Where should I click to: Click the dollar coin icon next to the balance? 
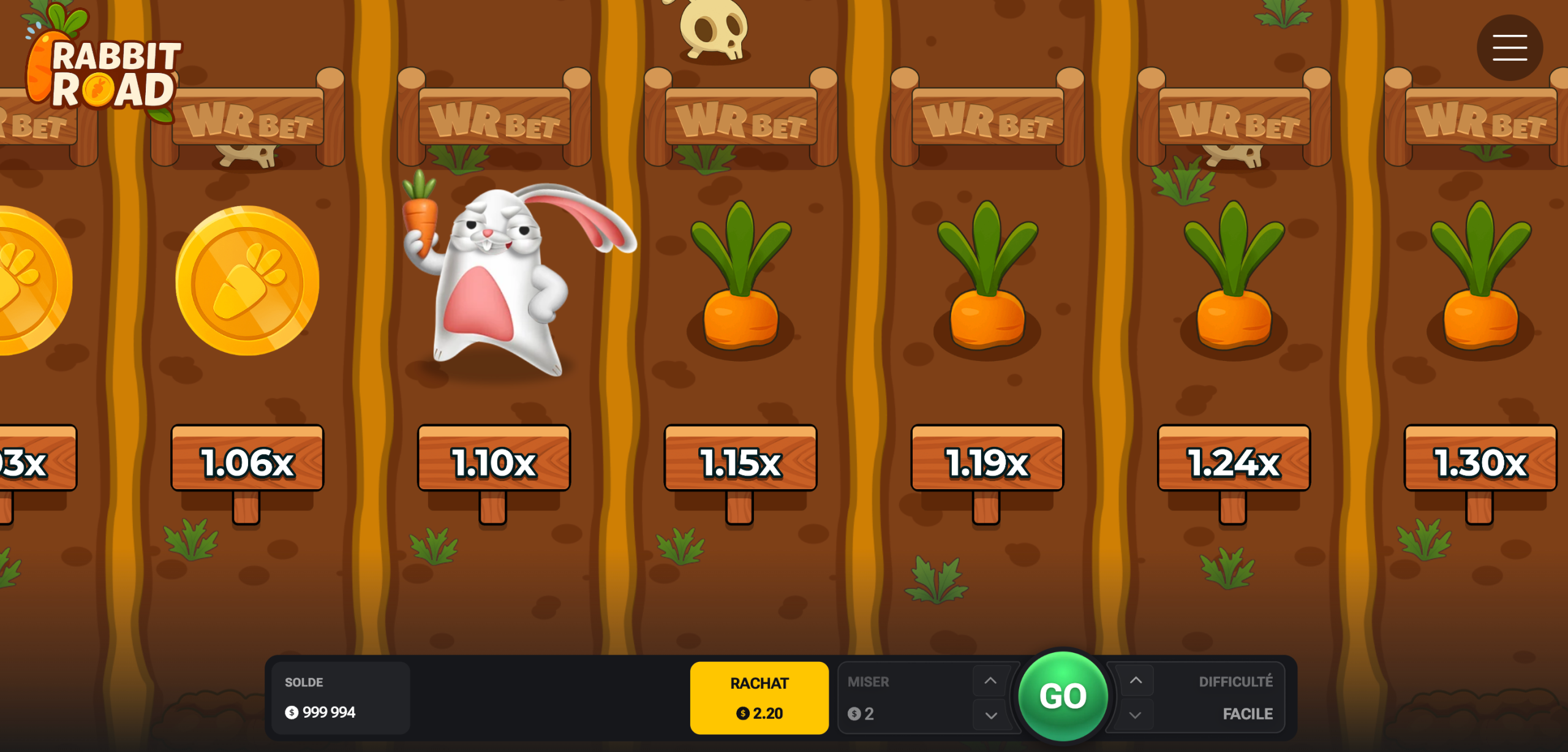(x=290, y=712)
